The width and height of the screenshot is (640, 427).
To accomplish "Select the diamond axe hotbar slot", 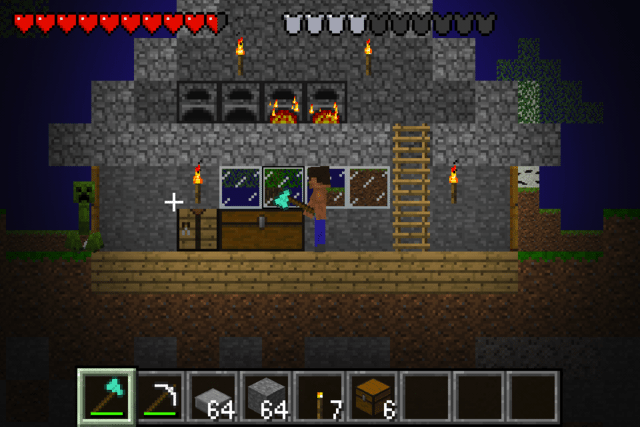I will coord(105,397).
